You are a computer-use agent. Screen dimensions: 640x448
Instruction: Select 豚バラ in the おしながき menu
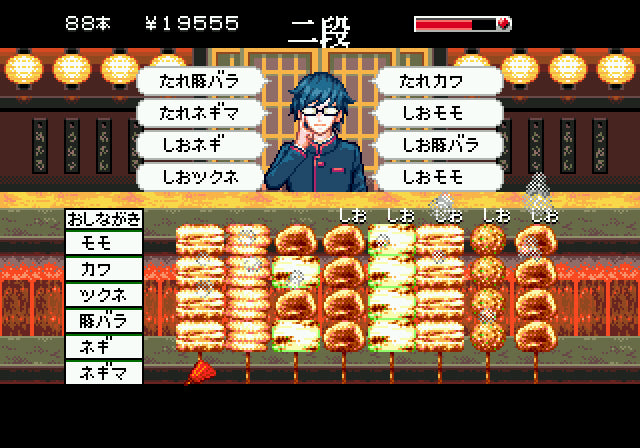click(104, 321)
